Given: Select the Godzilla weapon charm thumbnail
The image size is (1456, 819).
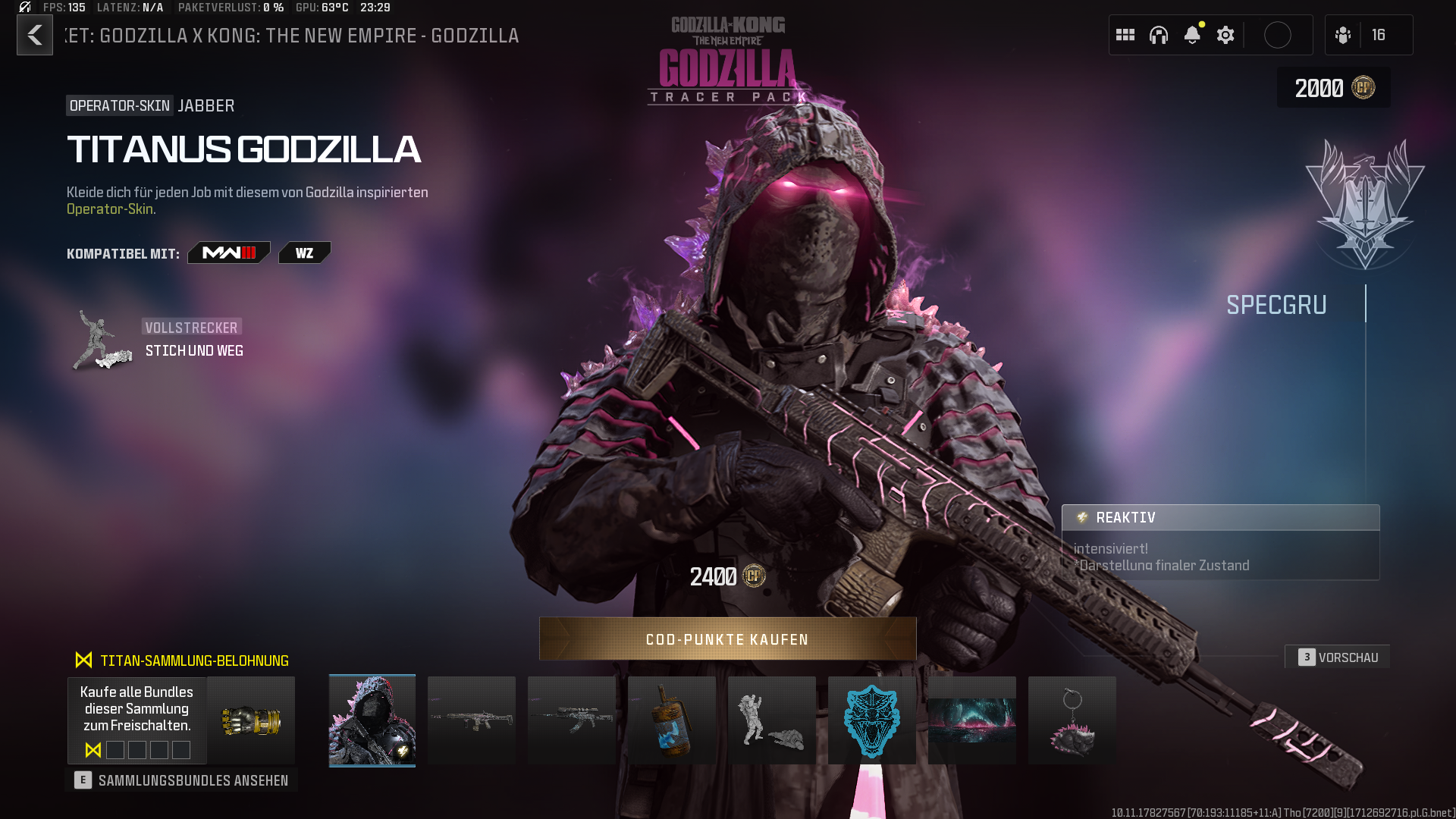Looking at the screenshot, I should coord(1072,720).
